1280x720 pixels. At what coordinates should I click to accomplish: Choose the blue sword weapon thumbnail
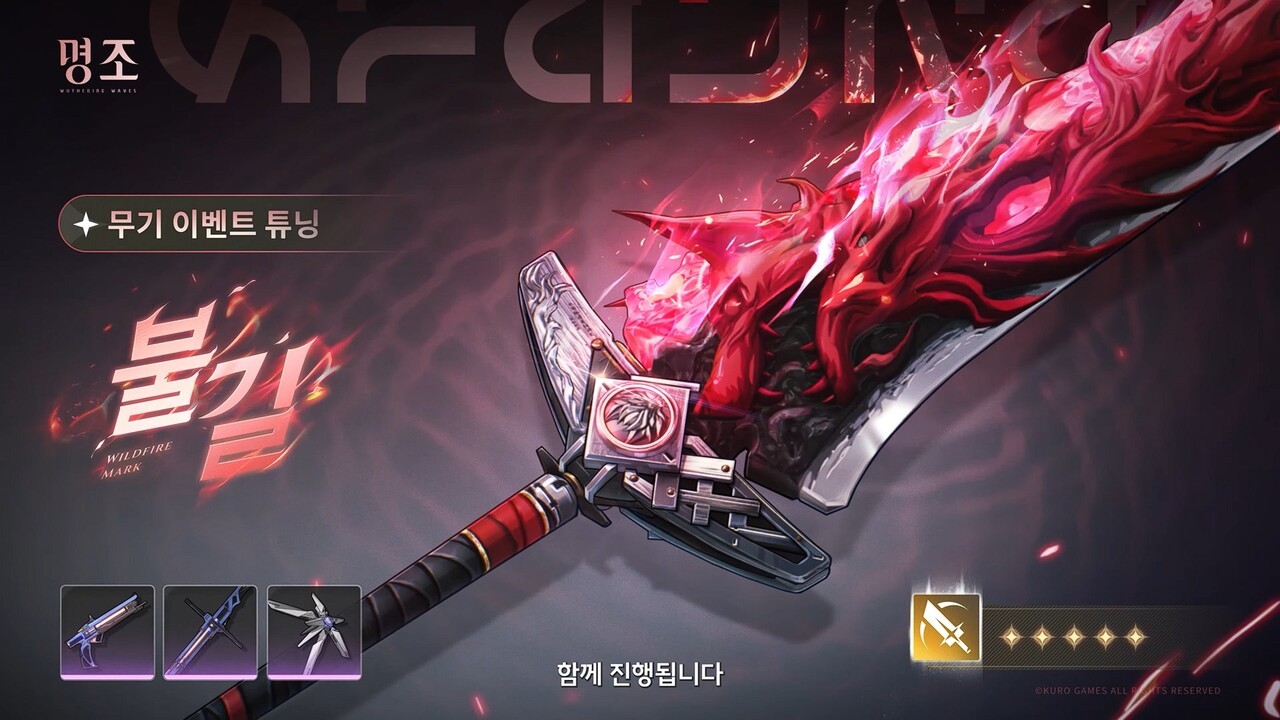210,632
